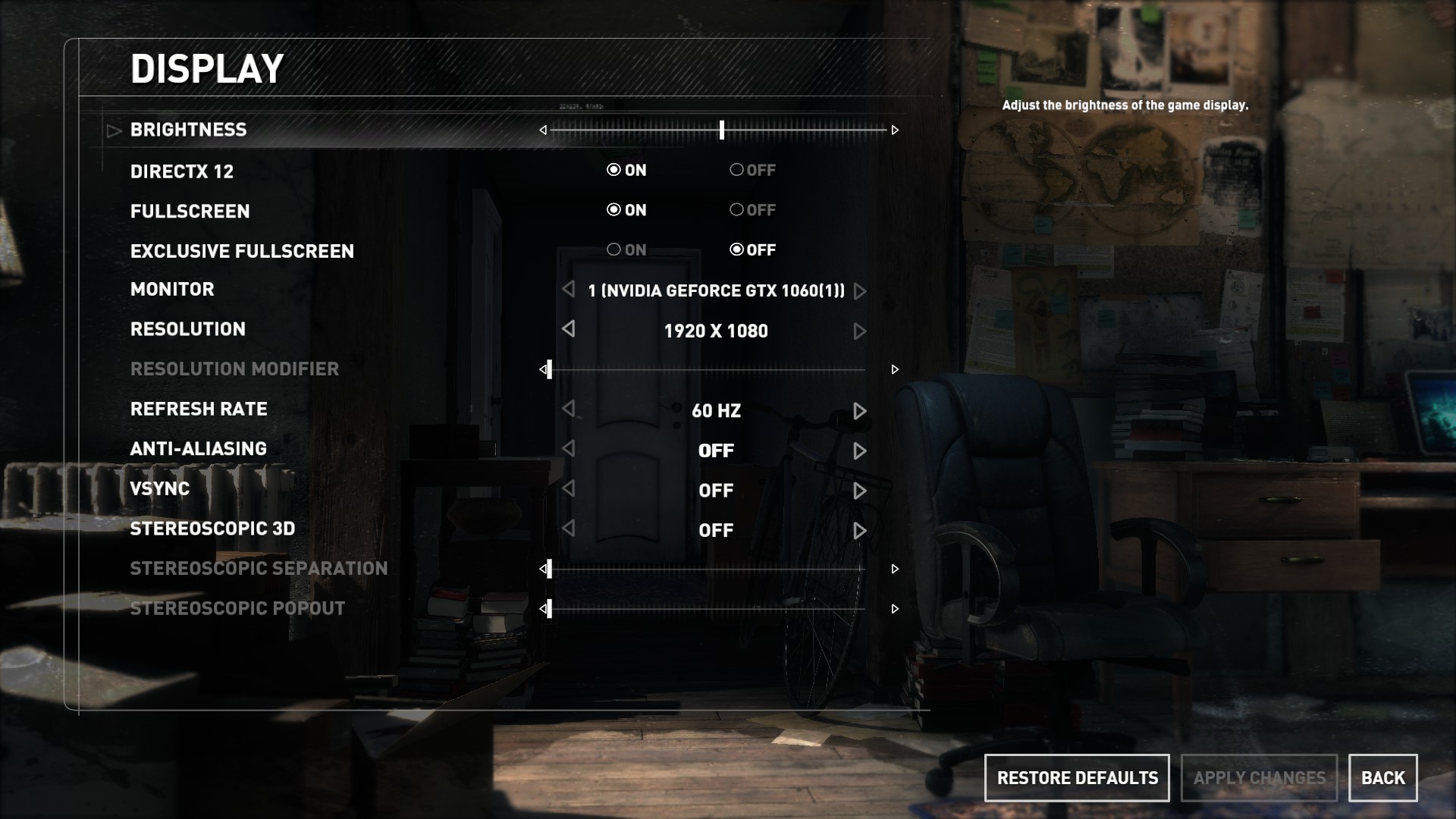1456x819 pixels.
Task: Choose the Refresh Rate menu entry
Action: tap(199, 409)
